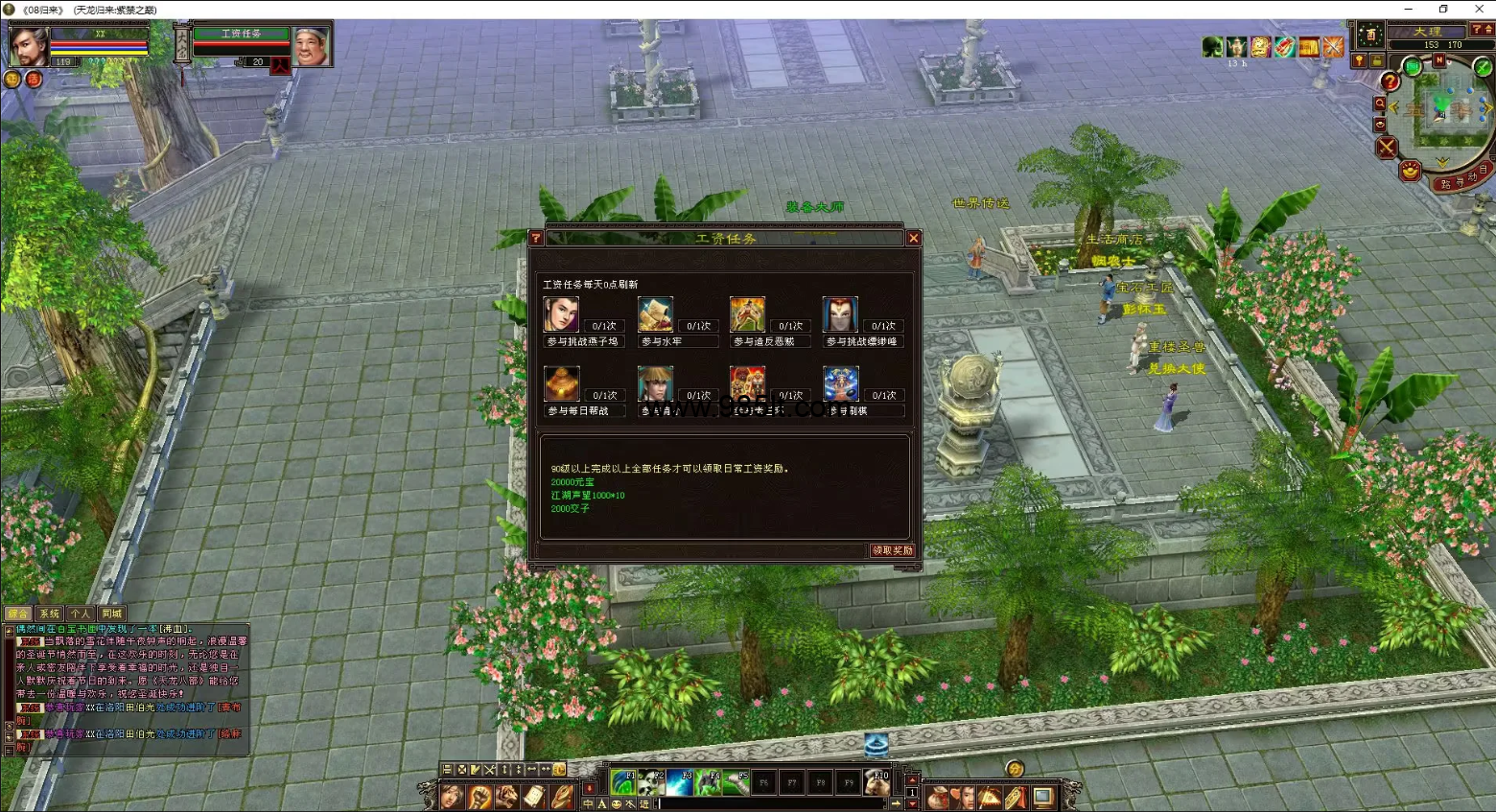Screen dimensions: 1496x812
Task: Click the 领取奖励 claim reward button
Action: [x=892, y=550]
